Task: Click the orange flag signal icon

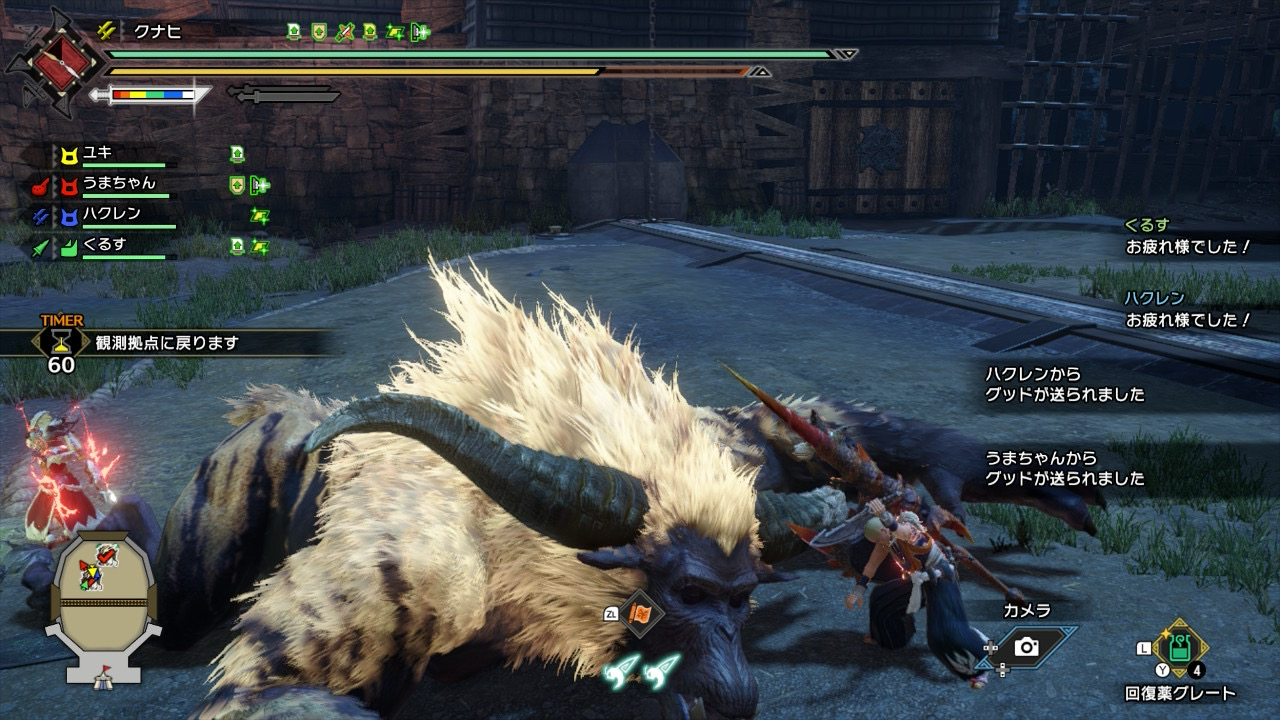Action: coord(641,613)
